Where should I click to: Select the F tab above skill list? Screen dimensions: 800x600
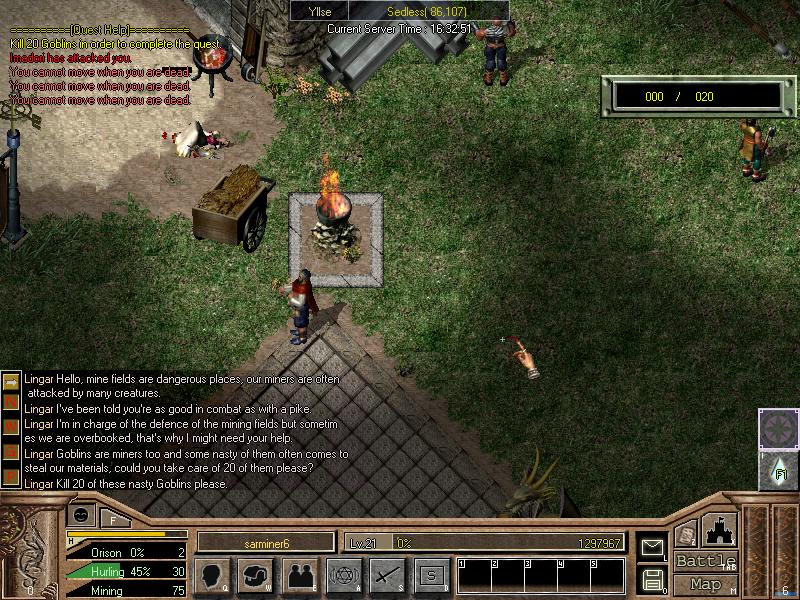[113, 518]
